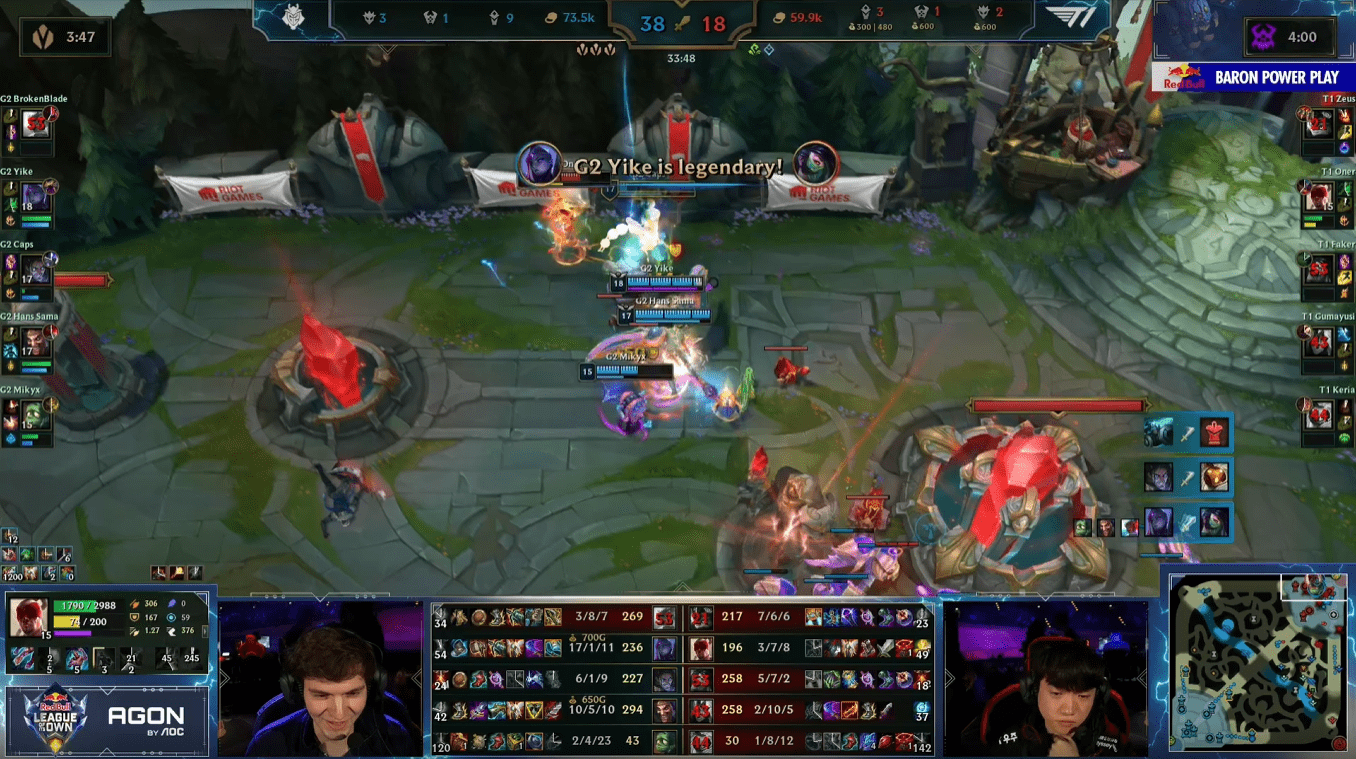Click the focused champion portrait above the AGON banner
The width and height of the screenshot is (1356, 759).
pos(27,617)
